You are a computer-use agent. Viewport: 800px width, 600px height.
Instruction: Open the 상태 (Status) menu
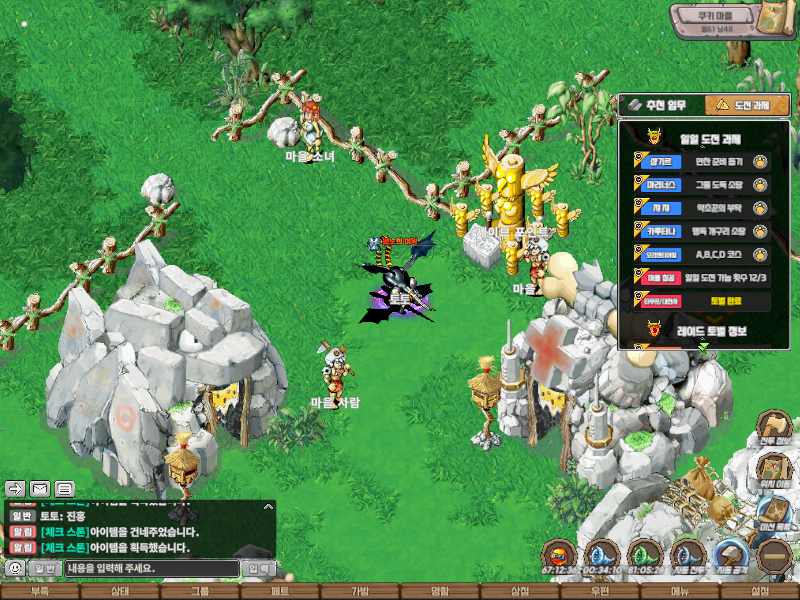click(x=120, y=592)
